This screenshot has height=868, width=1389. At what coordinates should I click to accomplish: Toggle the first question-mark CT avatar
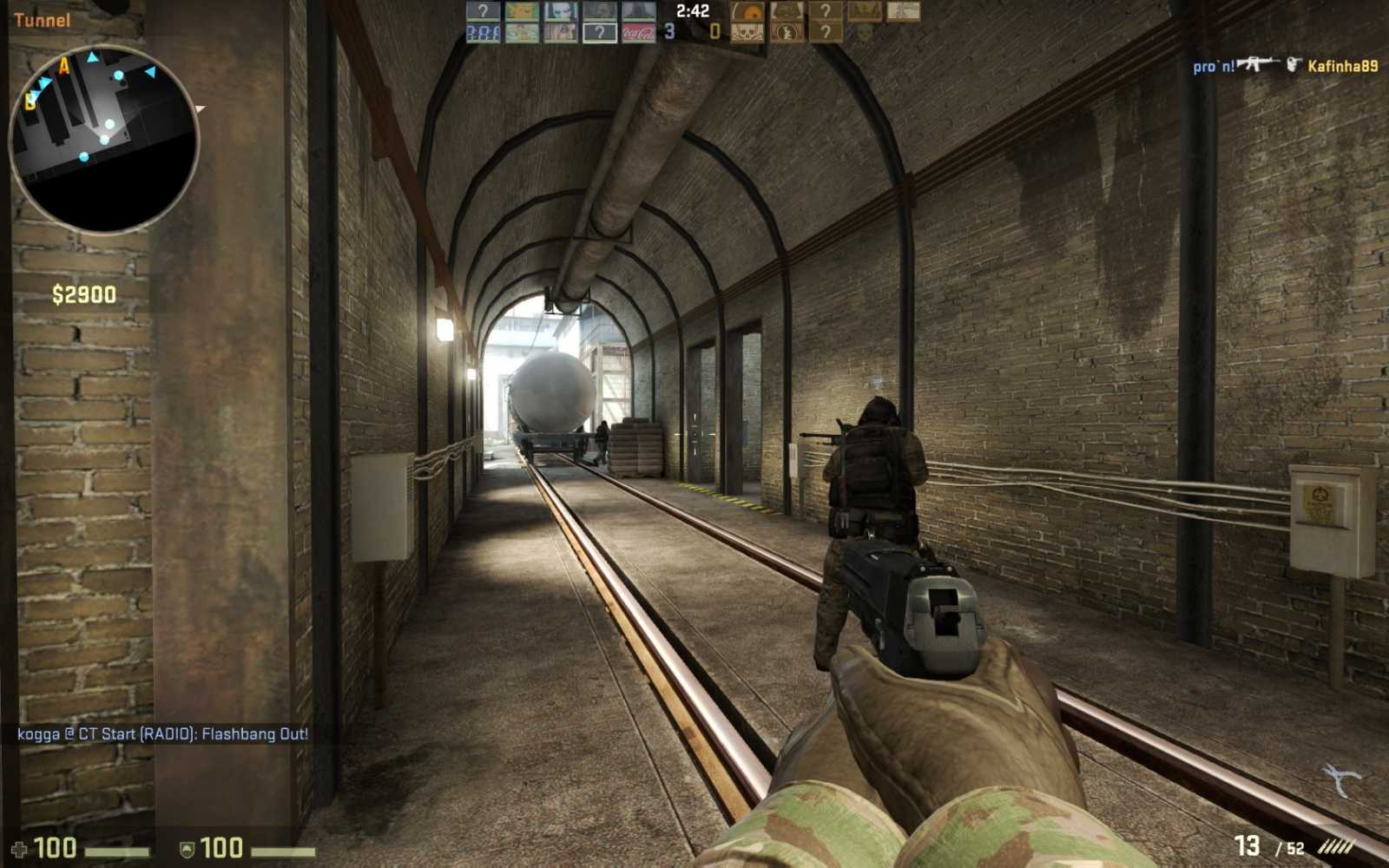point(484,10)
